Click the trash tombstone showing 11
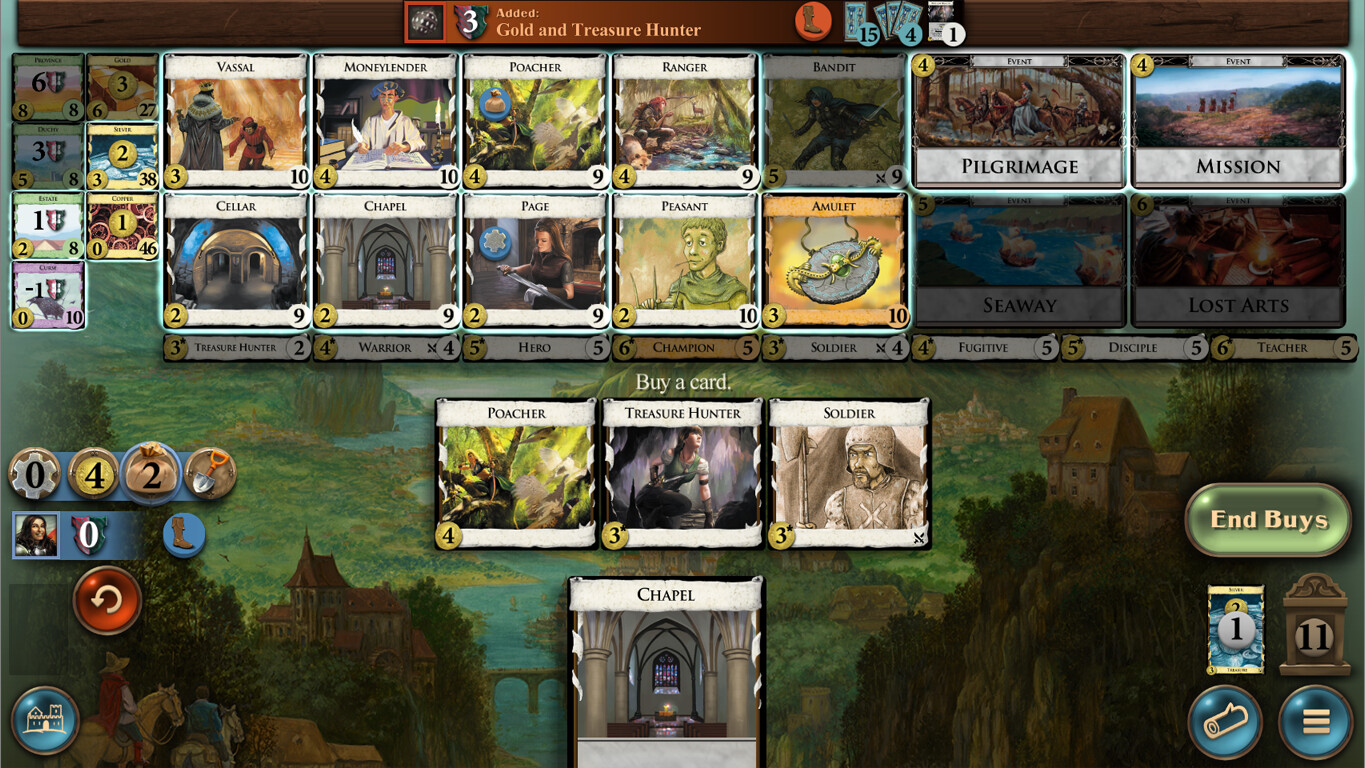The width and height of the screenshot is (1365, 768). point(1315,630)
